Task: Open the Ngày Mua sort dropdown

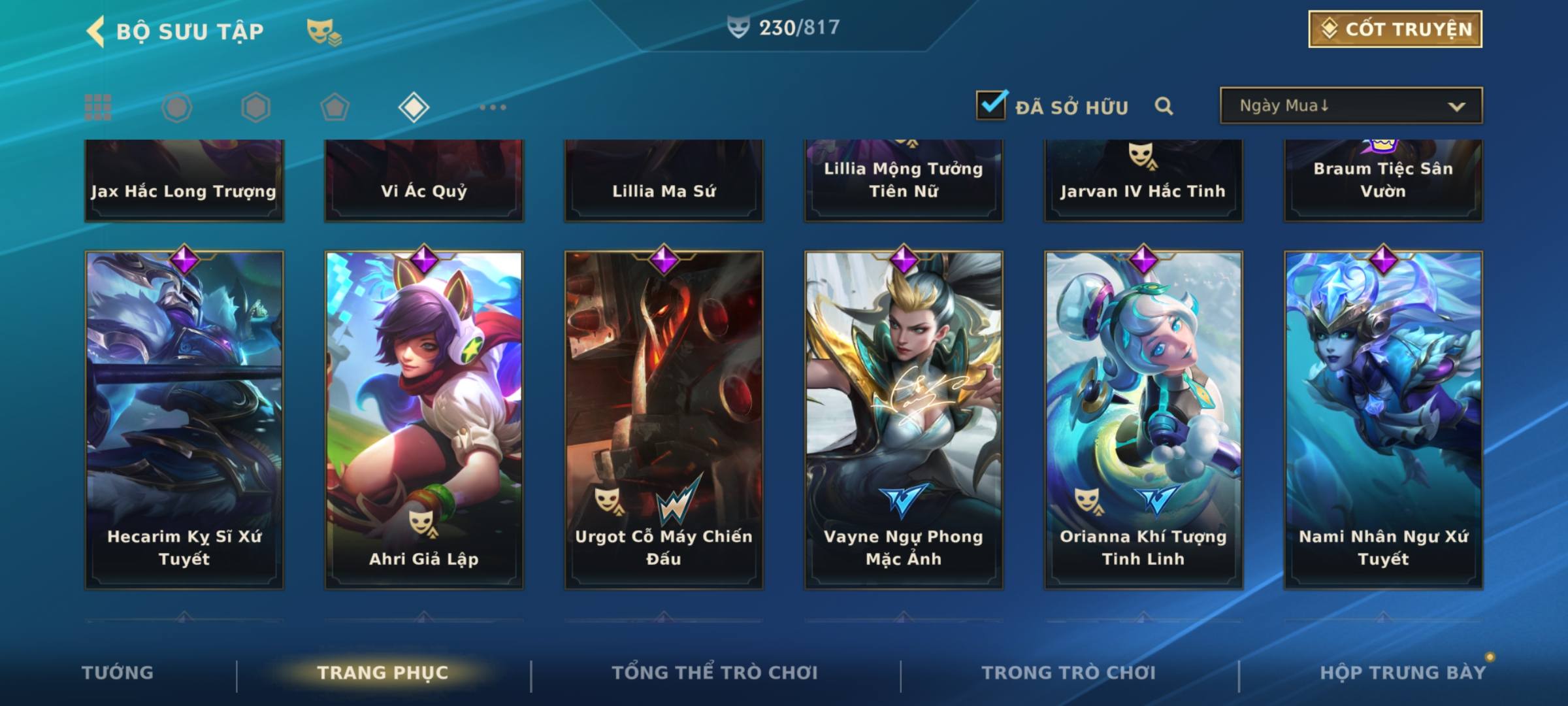Action: [x=1350, y=106]
